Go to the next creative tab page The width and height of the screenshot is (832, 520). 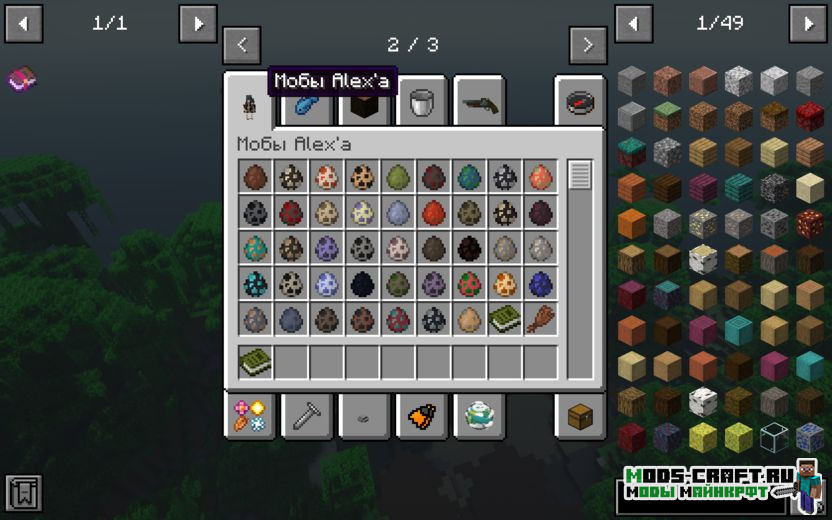tap(588, 45)
